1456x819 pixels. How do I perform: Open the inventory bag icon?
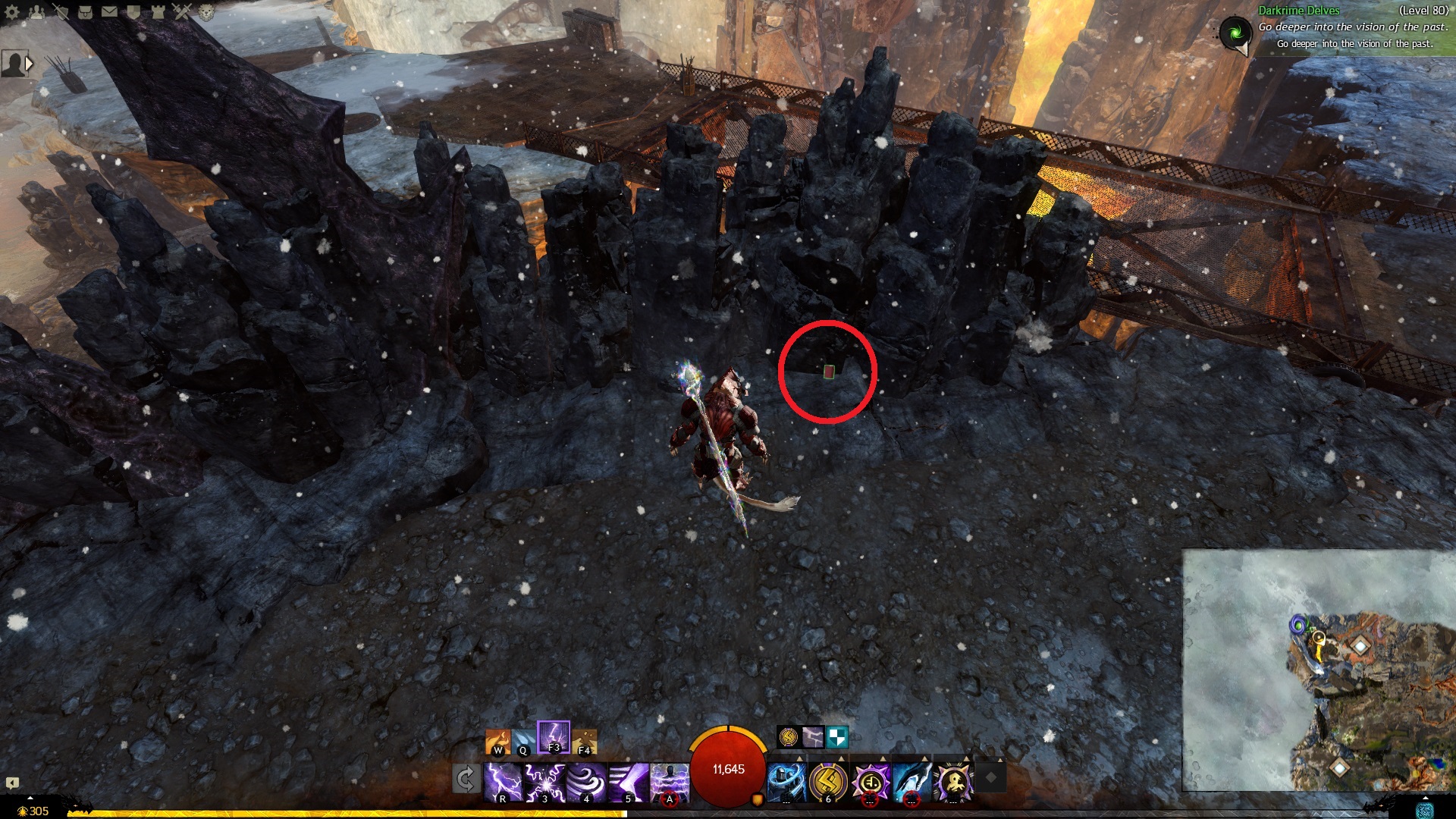click(85, 12)
